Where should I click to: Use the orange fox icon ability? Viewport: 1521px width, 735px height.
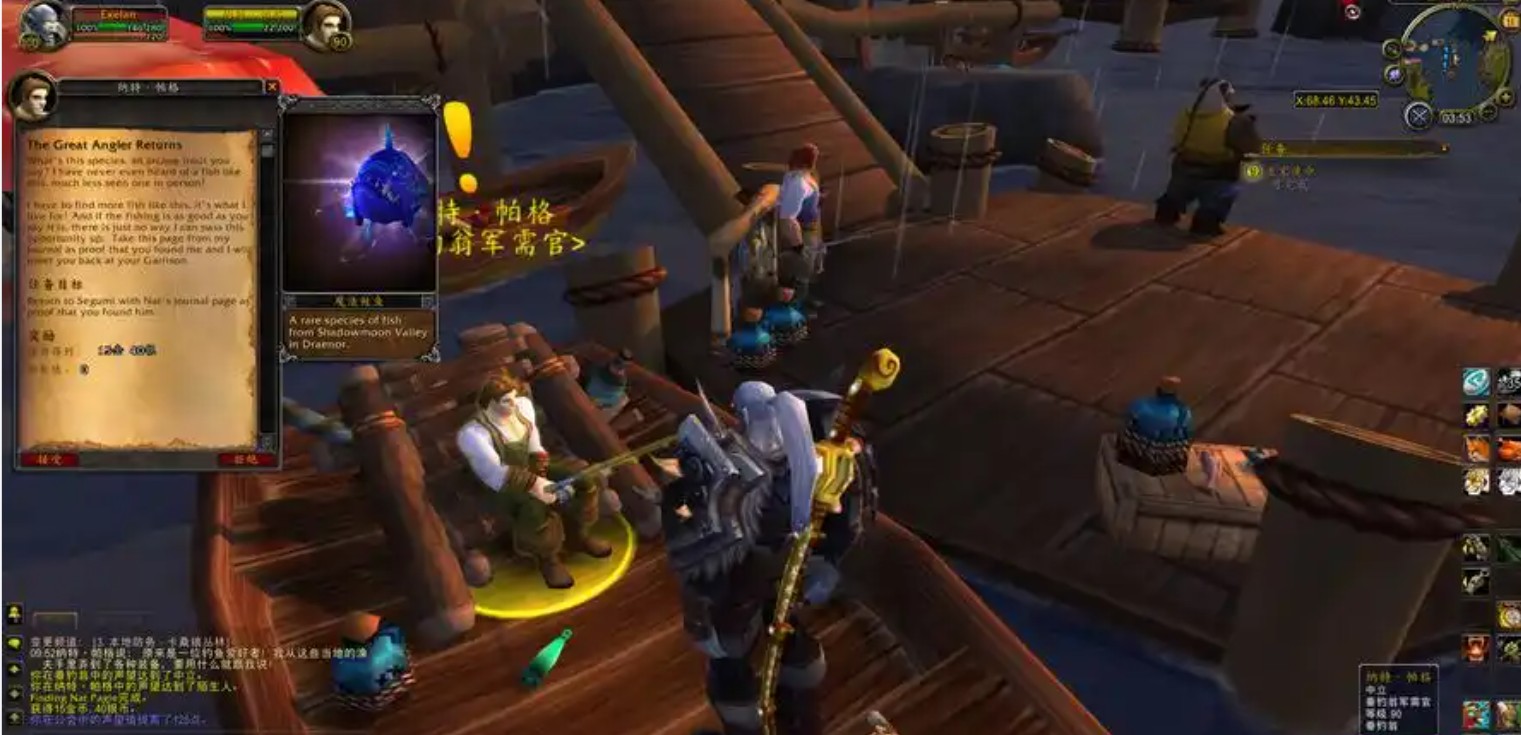pyautogui.click(x=1477, y=449)
